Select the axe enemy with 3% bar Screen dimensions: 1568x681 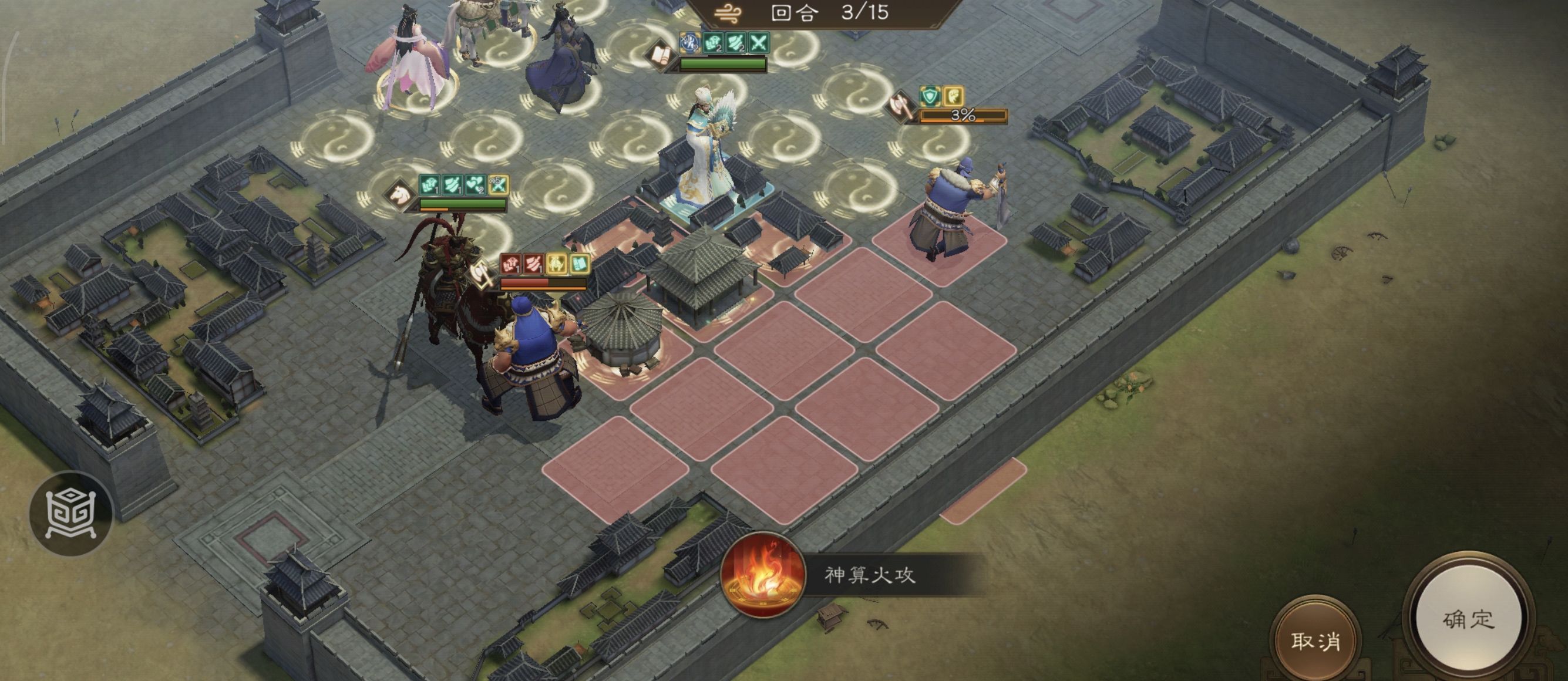pyautogui.click(x=951, y=210)
